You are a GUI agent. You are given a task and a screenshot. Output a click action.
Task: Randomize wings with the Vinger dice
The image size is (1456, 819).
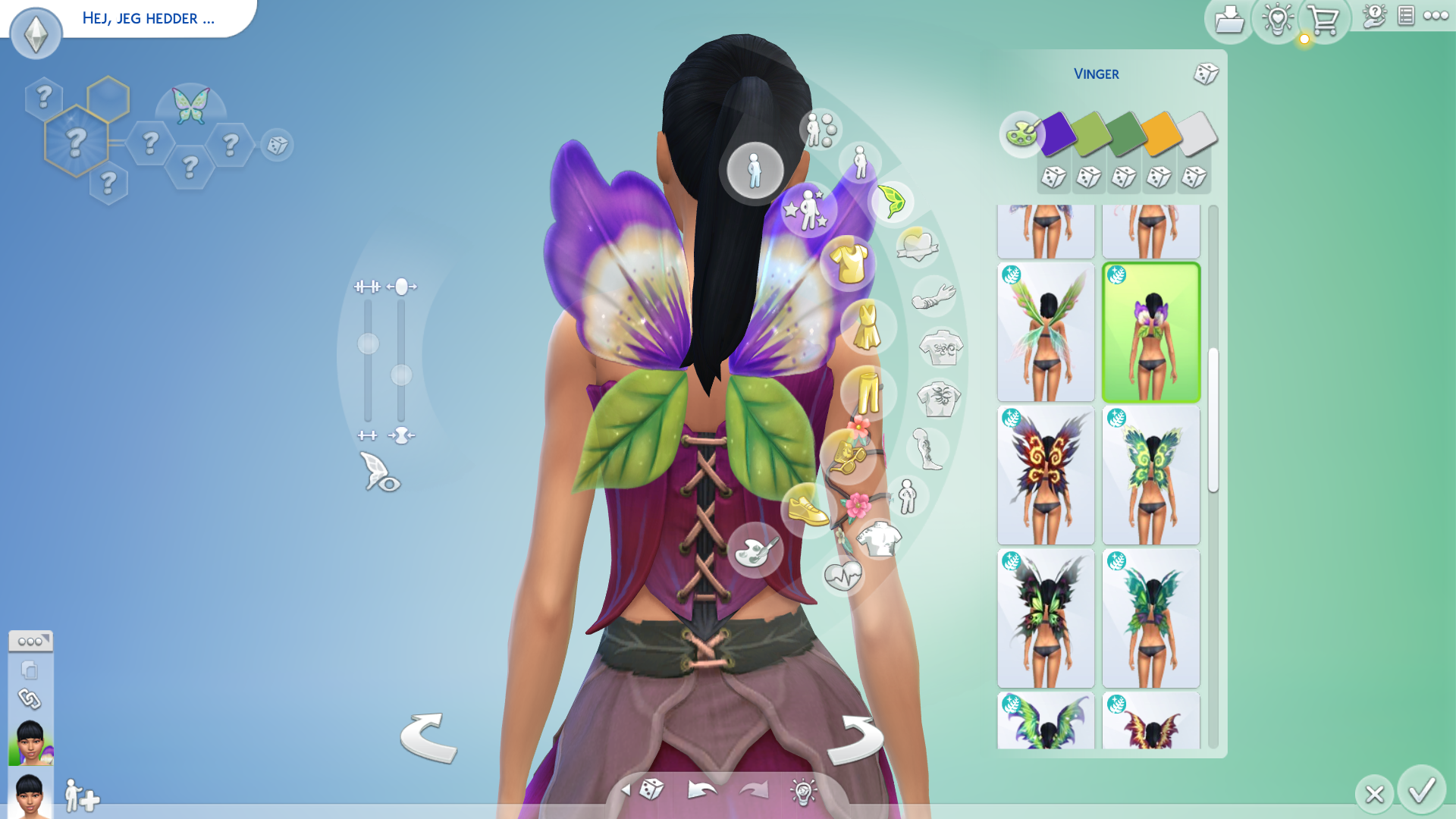point(1205,74)
